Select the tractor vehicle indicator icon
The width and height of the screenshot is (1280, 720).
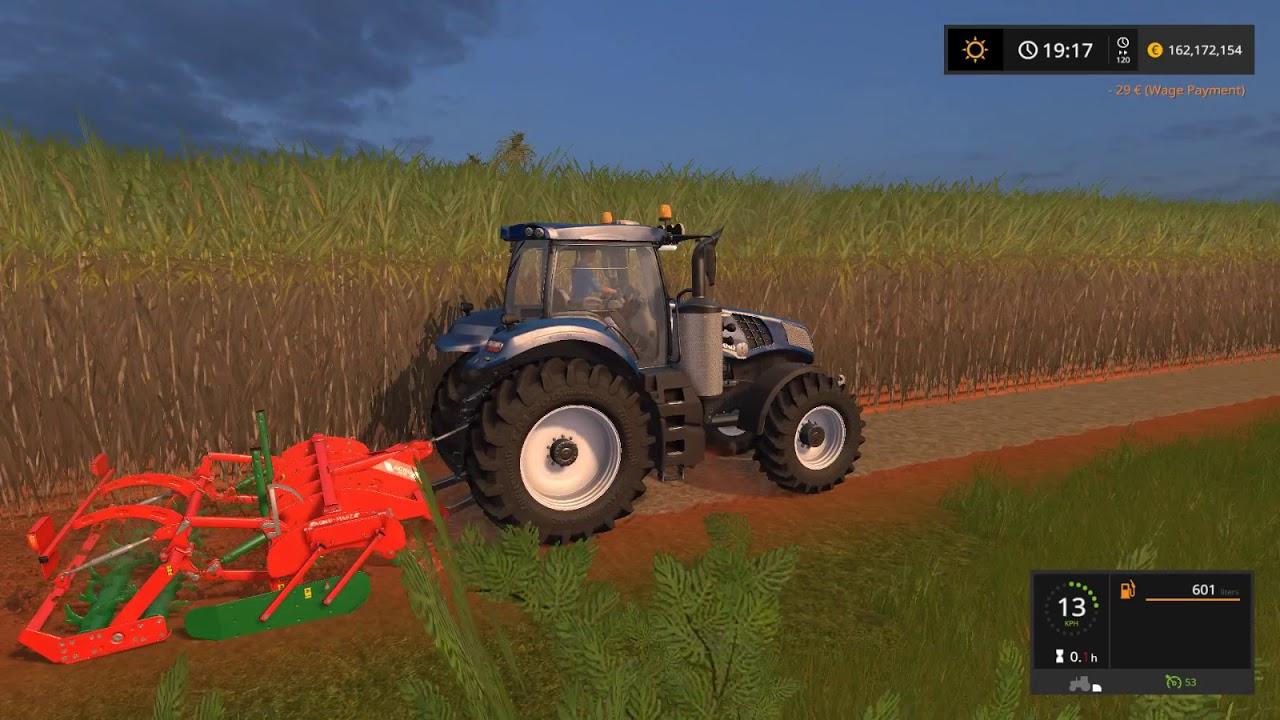tap(1081, 683)
